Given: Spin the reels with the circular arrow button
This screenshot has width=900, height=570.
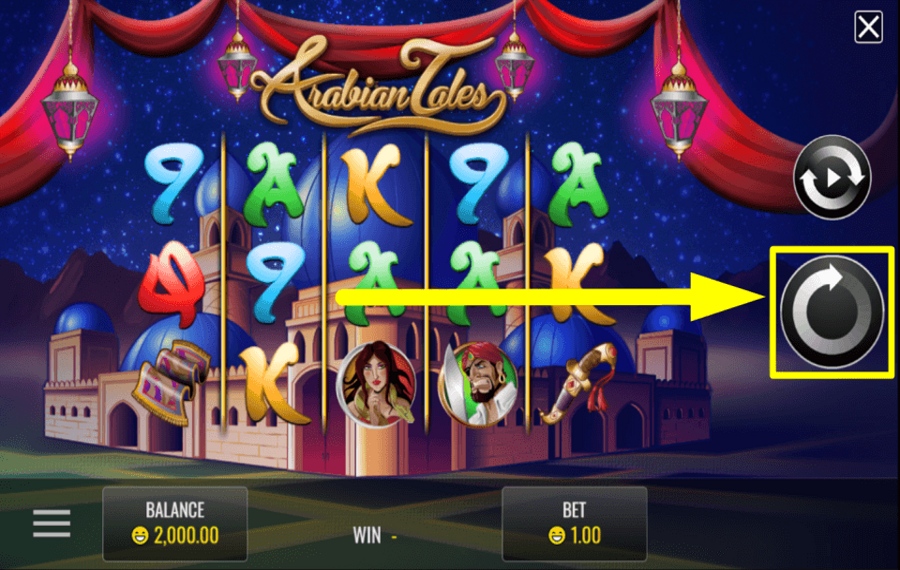Looking at the screenshot, I should point(831,312).
